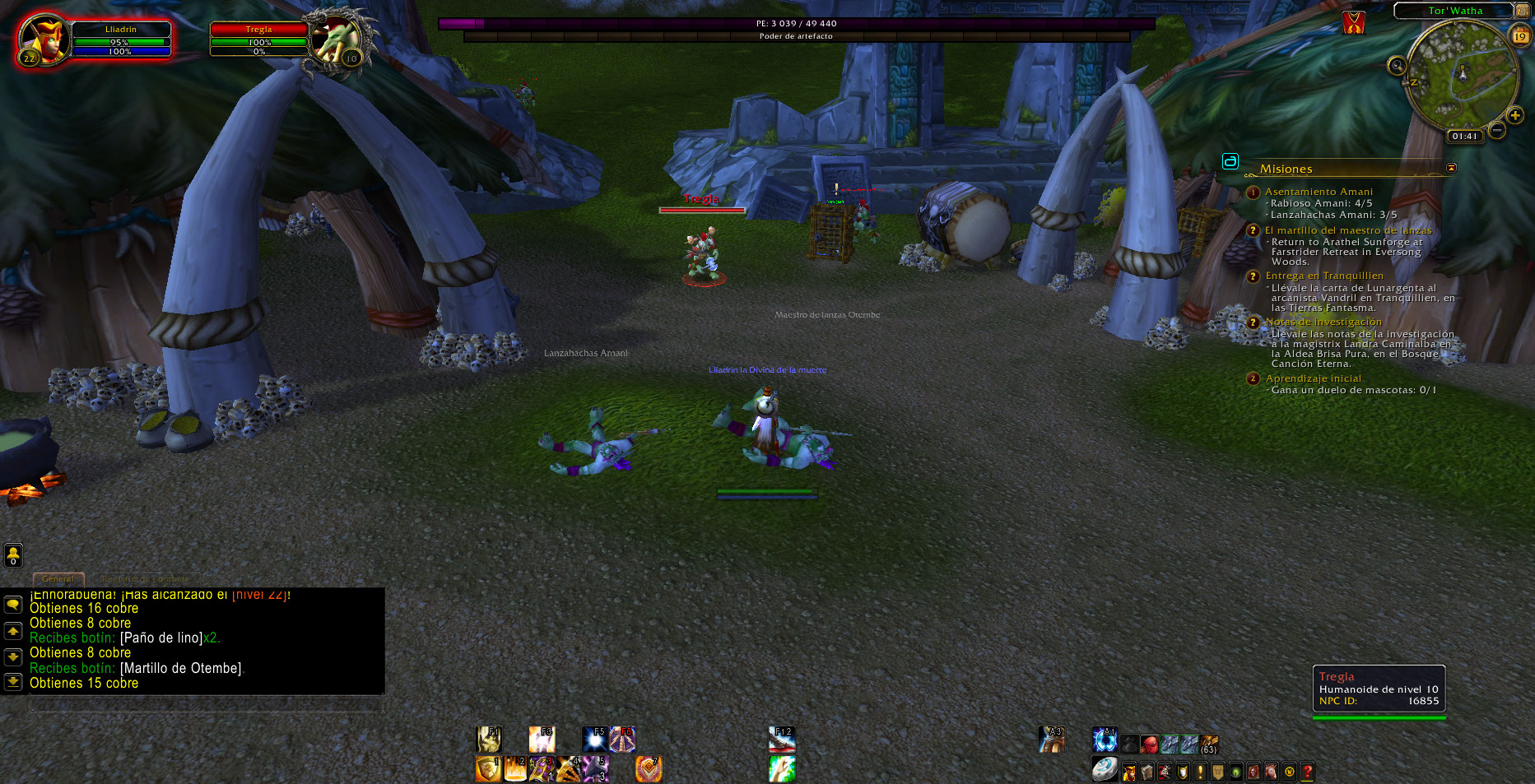This screenshot has height=784, width=1535.
Task: Zoom out the minimap with the minus button
Action: click(x=1497, y=130)
